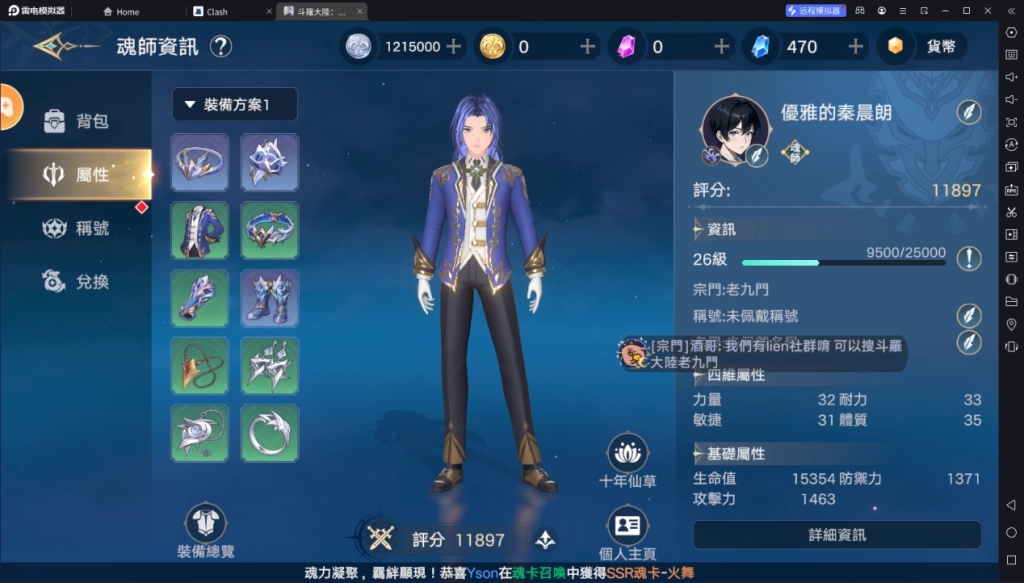Viewport: 1024px width, 583px height.
Task: Add more blue crystal currency
Action: (856, 46)
